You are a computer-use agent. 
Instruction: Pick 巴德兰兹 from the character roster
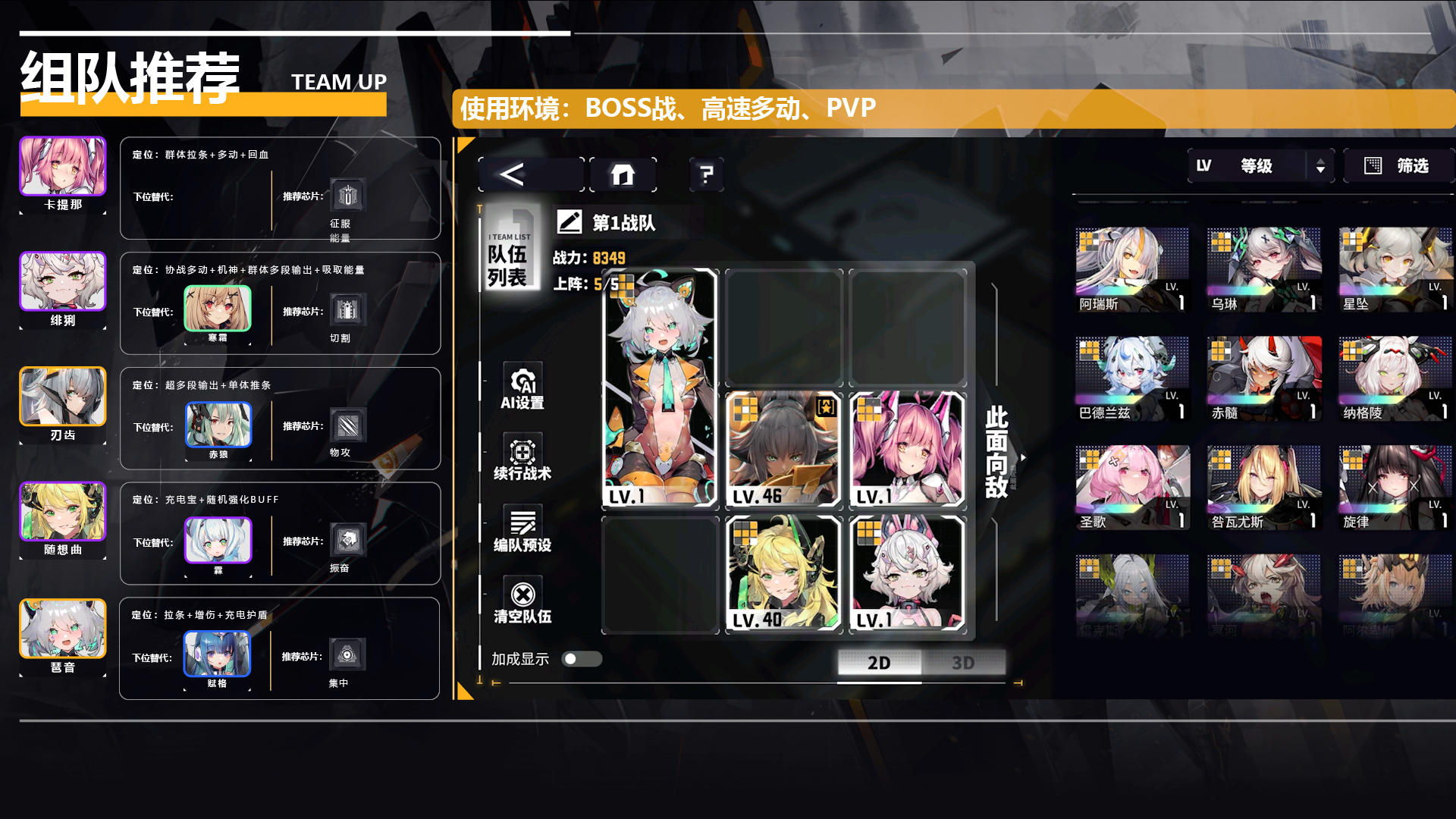(1131, 379)
